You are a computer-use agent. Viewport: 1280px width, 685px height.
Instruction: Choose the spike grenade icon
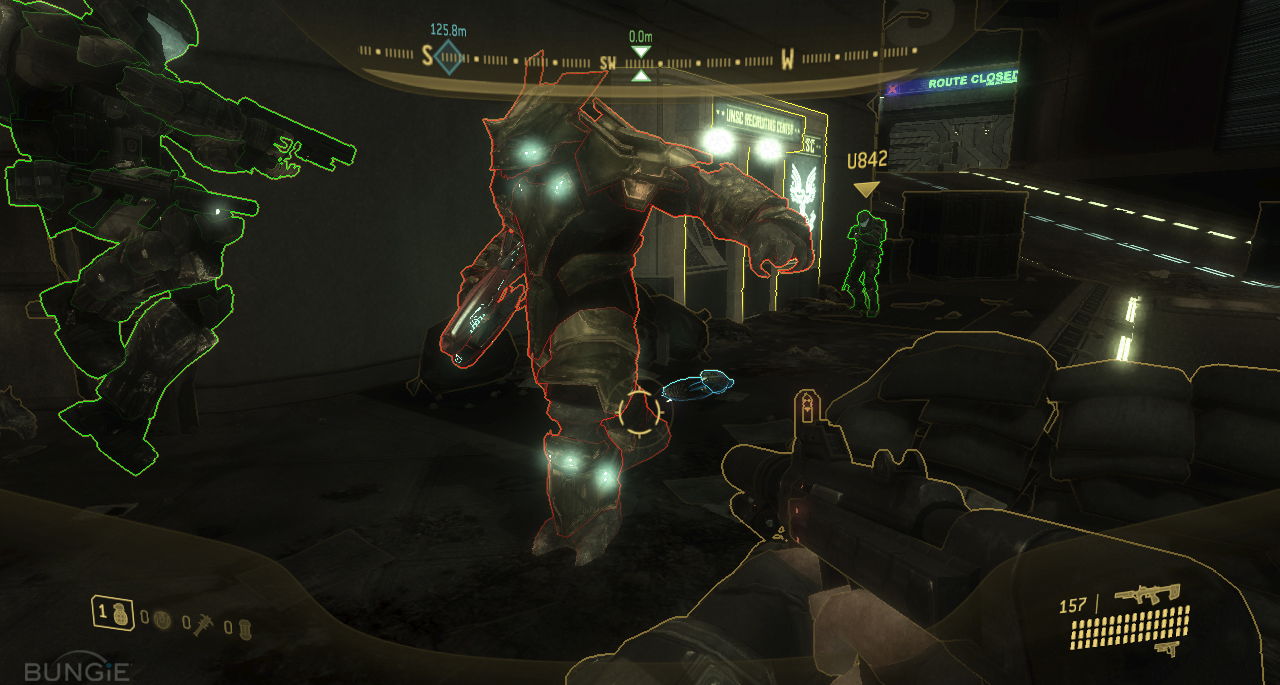(203, 623)
